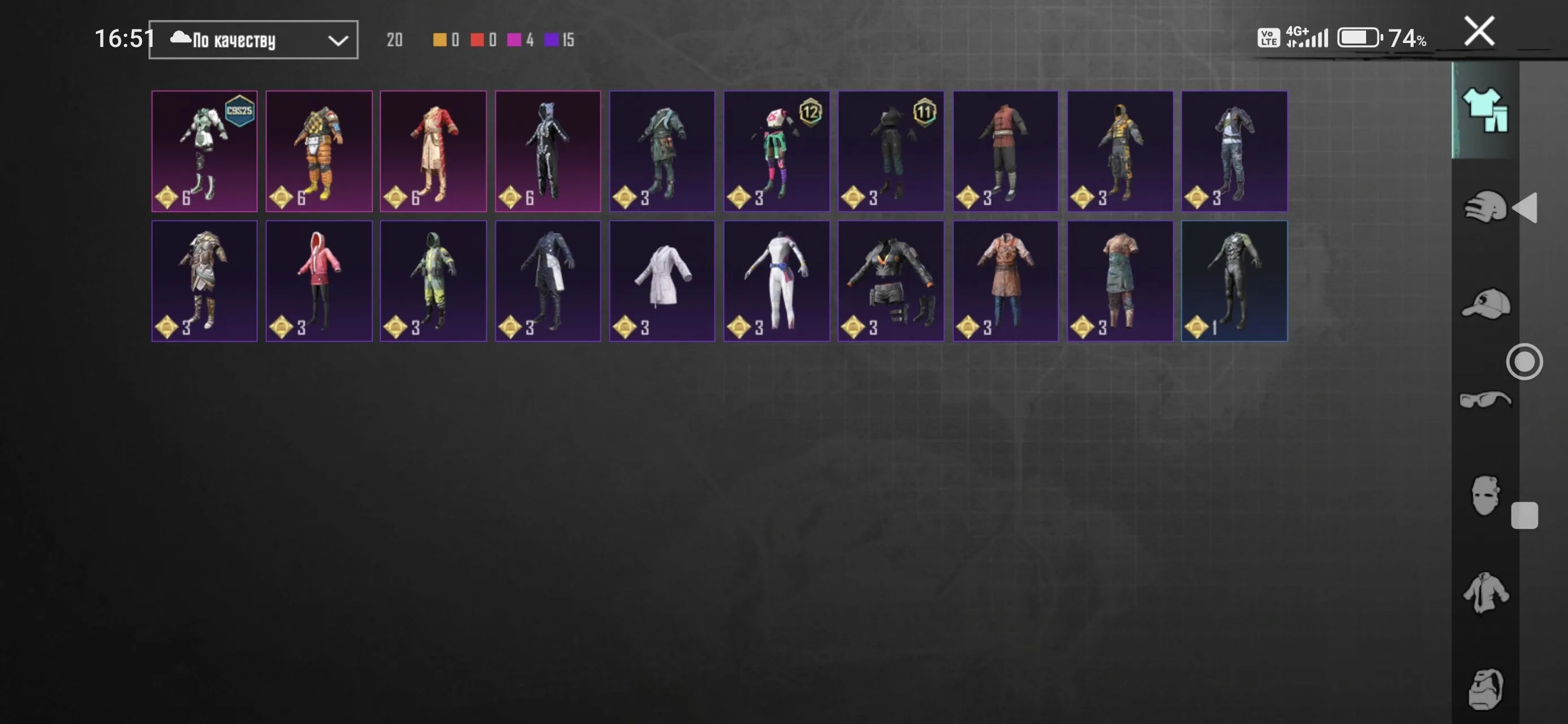Toggle the circular control on the right edge

[x=1525, y=361]
